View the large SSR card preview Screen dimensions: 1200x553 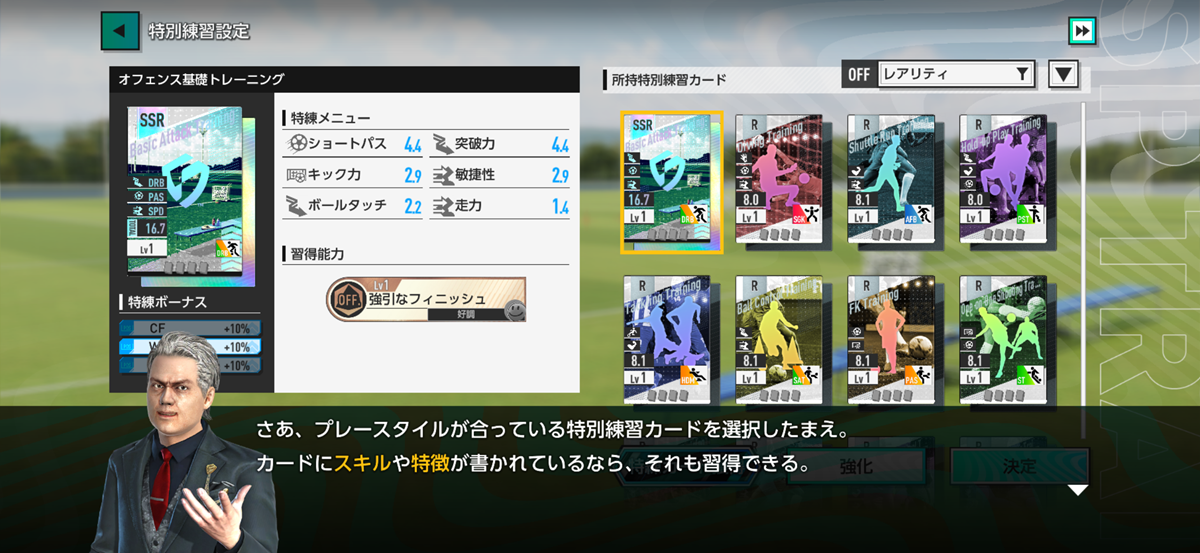pos(190,195)
